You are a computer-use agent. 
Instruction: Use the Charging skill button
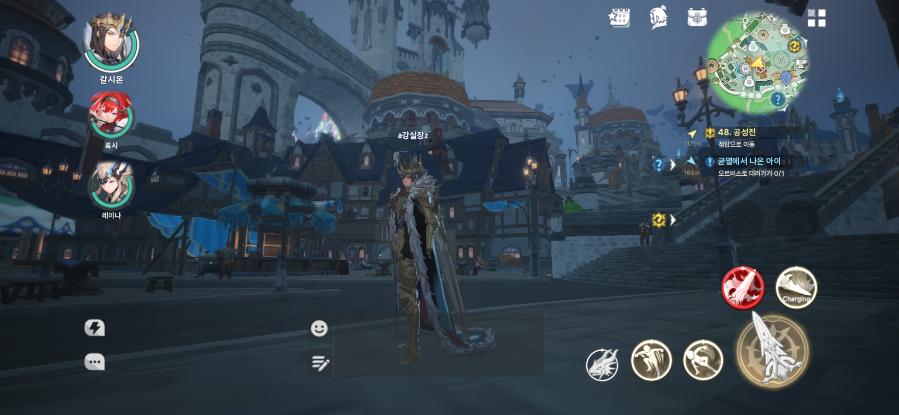(x=796, y=287)
